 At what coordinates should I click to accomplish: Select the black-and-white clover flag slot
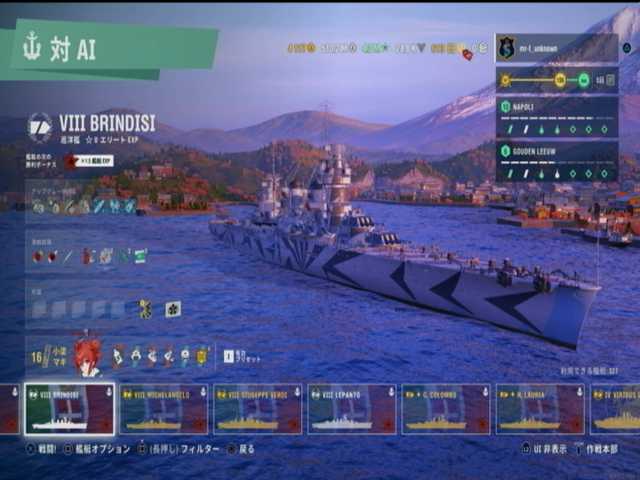(173, 309)
